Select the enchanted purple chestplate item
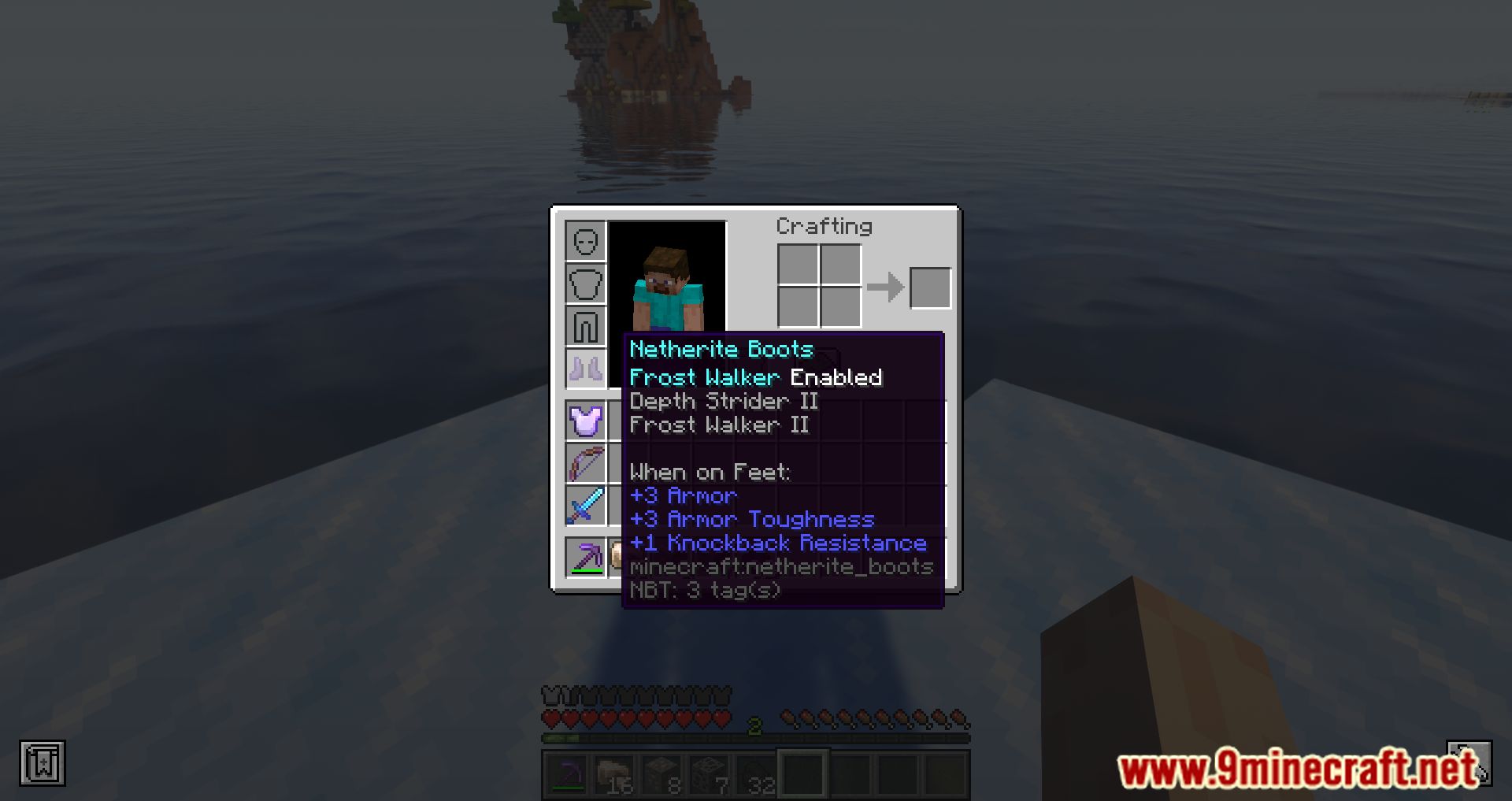 [x=585, y=421]
